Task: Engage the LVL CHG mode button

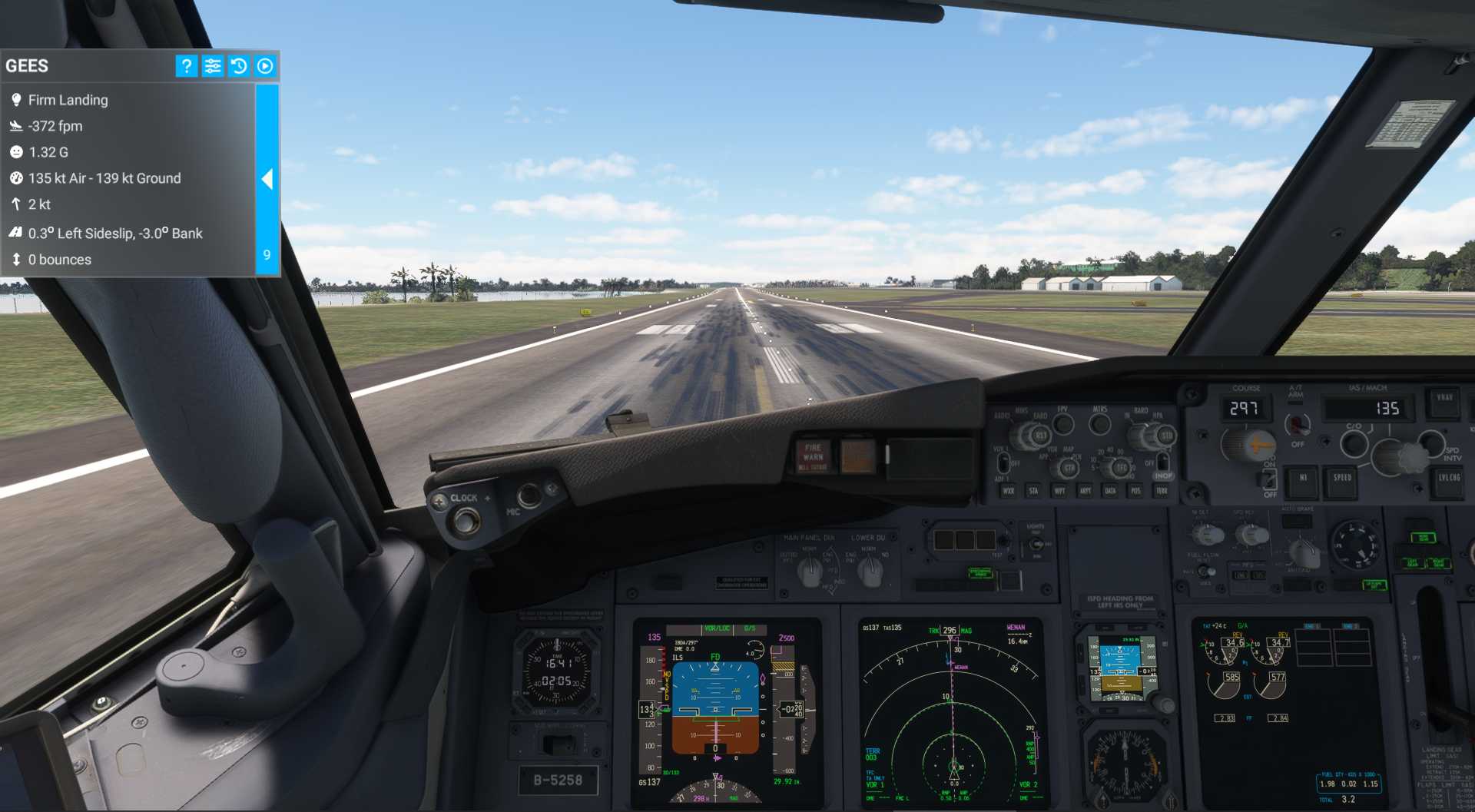Action: pos(1448,479)
